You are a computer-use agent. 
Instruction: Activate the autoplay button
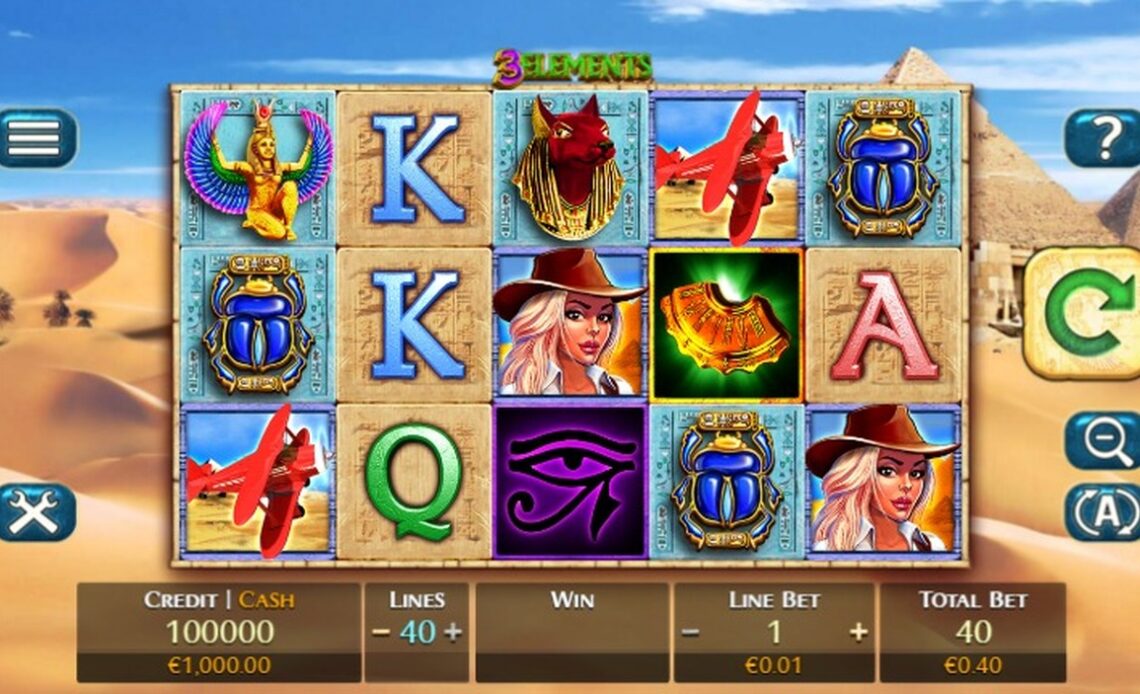1102,512
